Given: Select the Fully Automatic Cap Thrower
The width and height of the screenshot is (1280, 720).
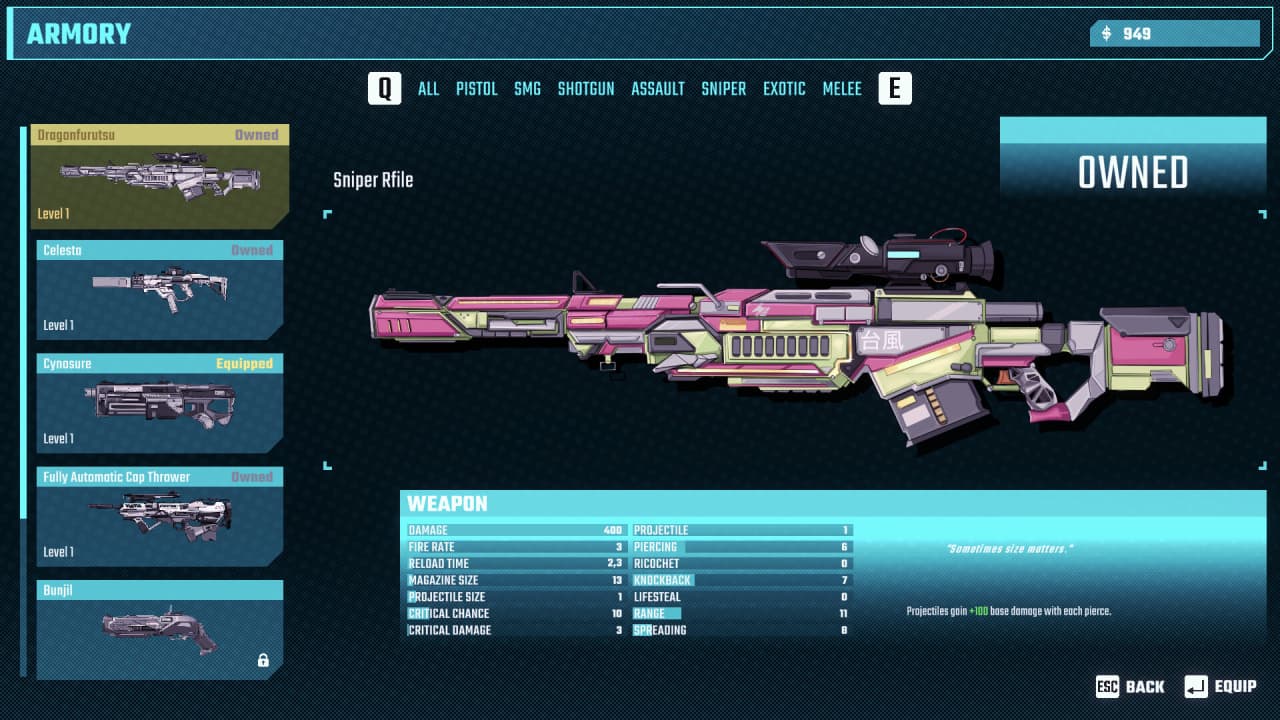Looking at the screenshot, I should click(x=160, y=516).
